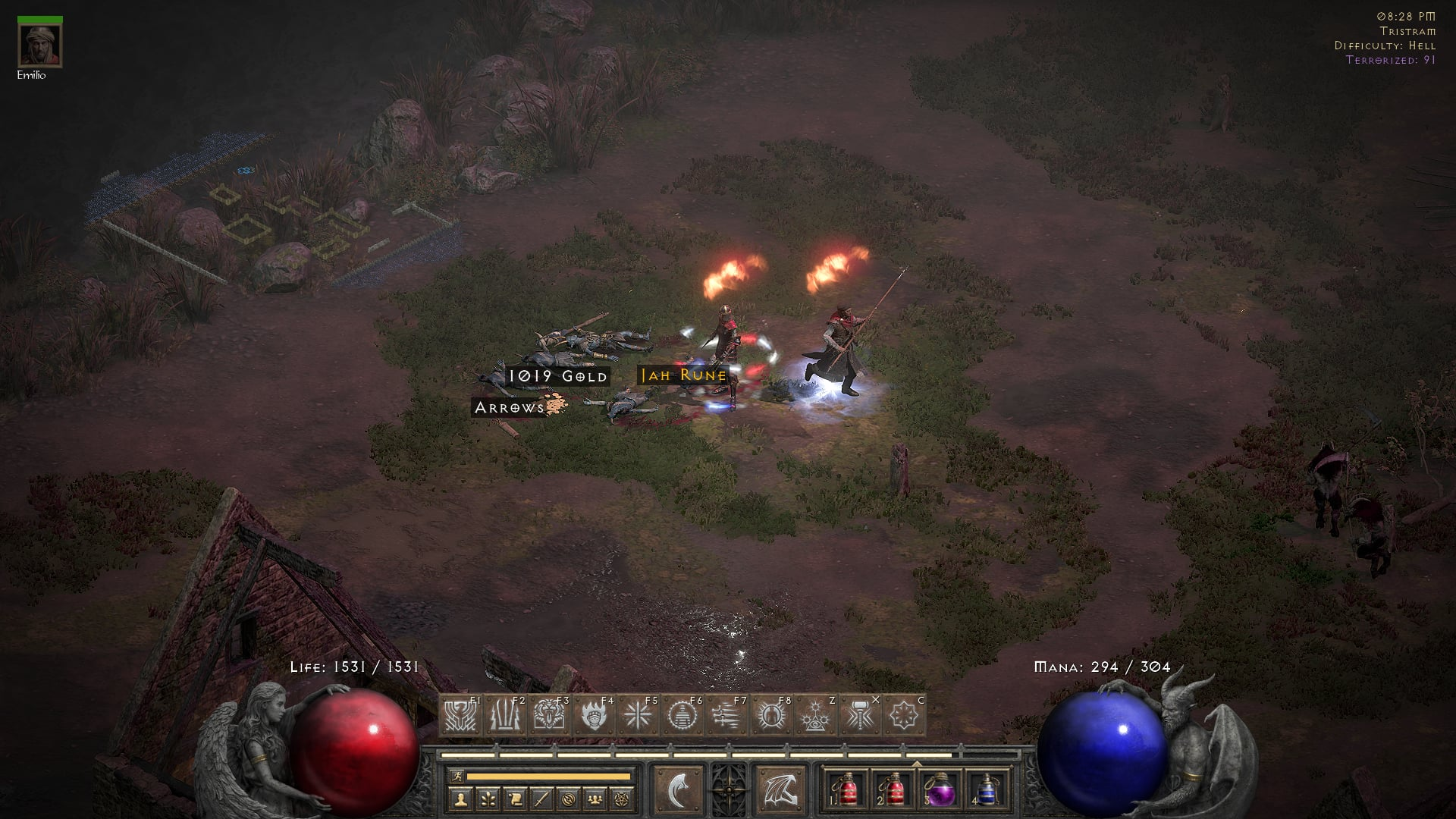The width and height of the screenshot is (1456, 819).
Task: Use the purple rejuvenation potion
Action: point(940,790)
